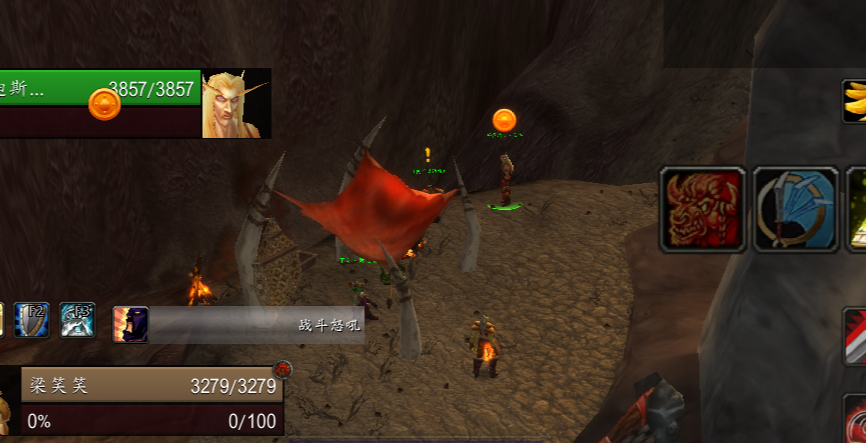Viewport: 866px width, 443px height.
Task: Activate the red roaring beast ability
Action: coord(702,208)
